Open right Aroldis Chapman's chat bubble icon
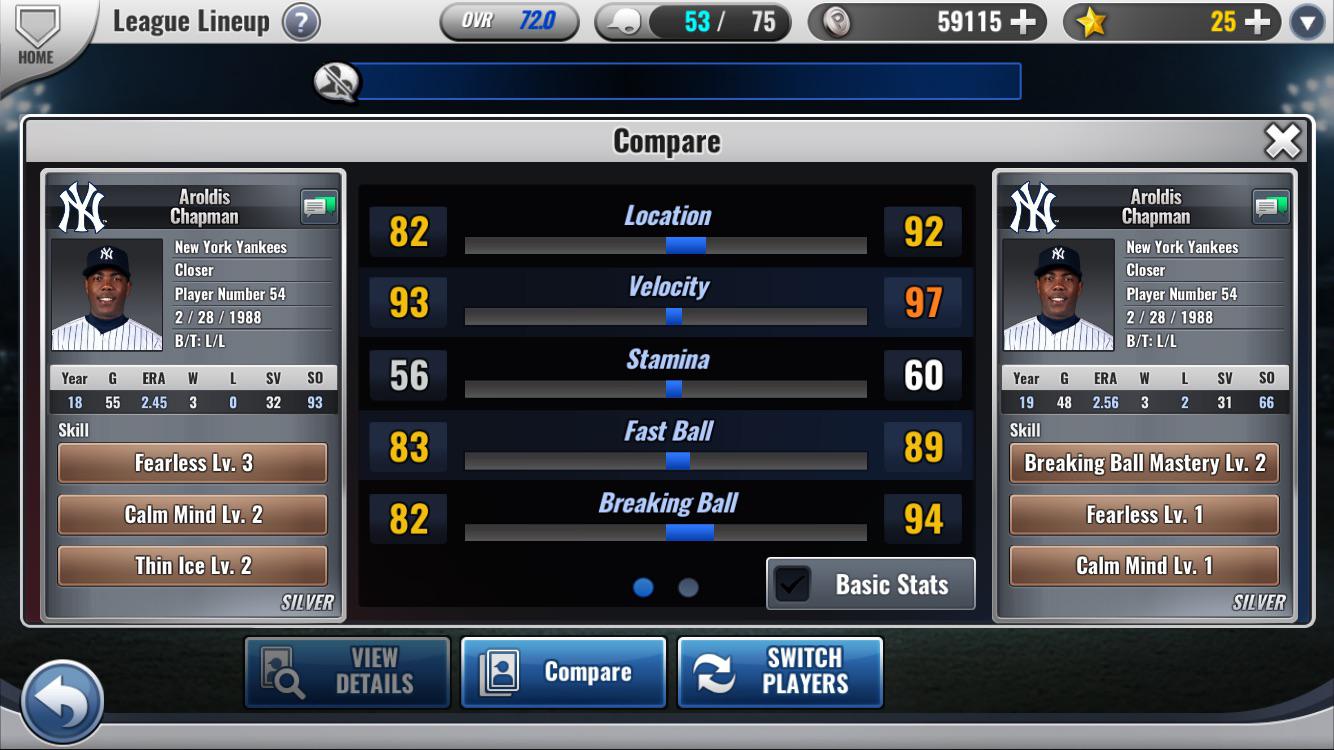 (x=1269, y=207)
